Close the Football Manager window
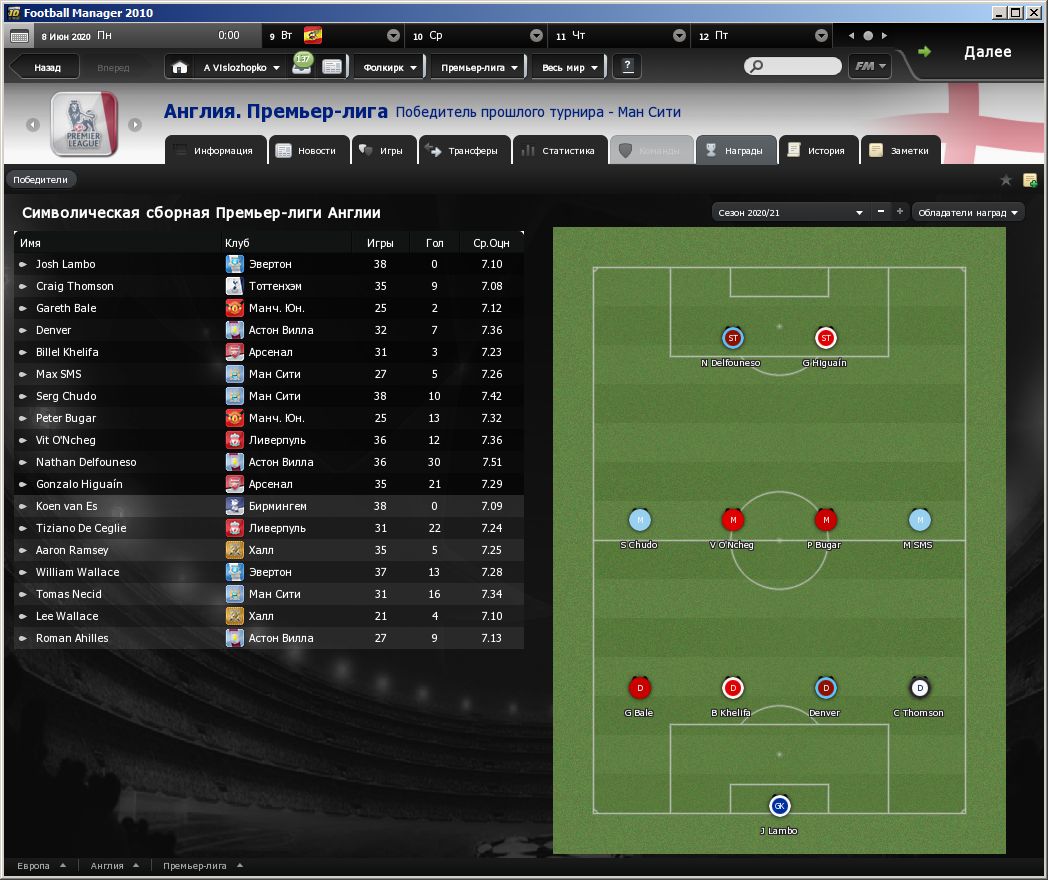 tap(1035, 12)
